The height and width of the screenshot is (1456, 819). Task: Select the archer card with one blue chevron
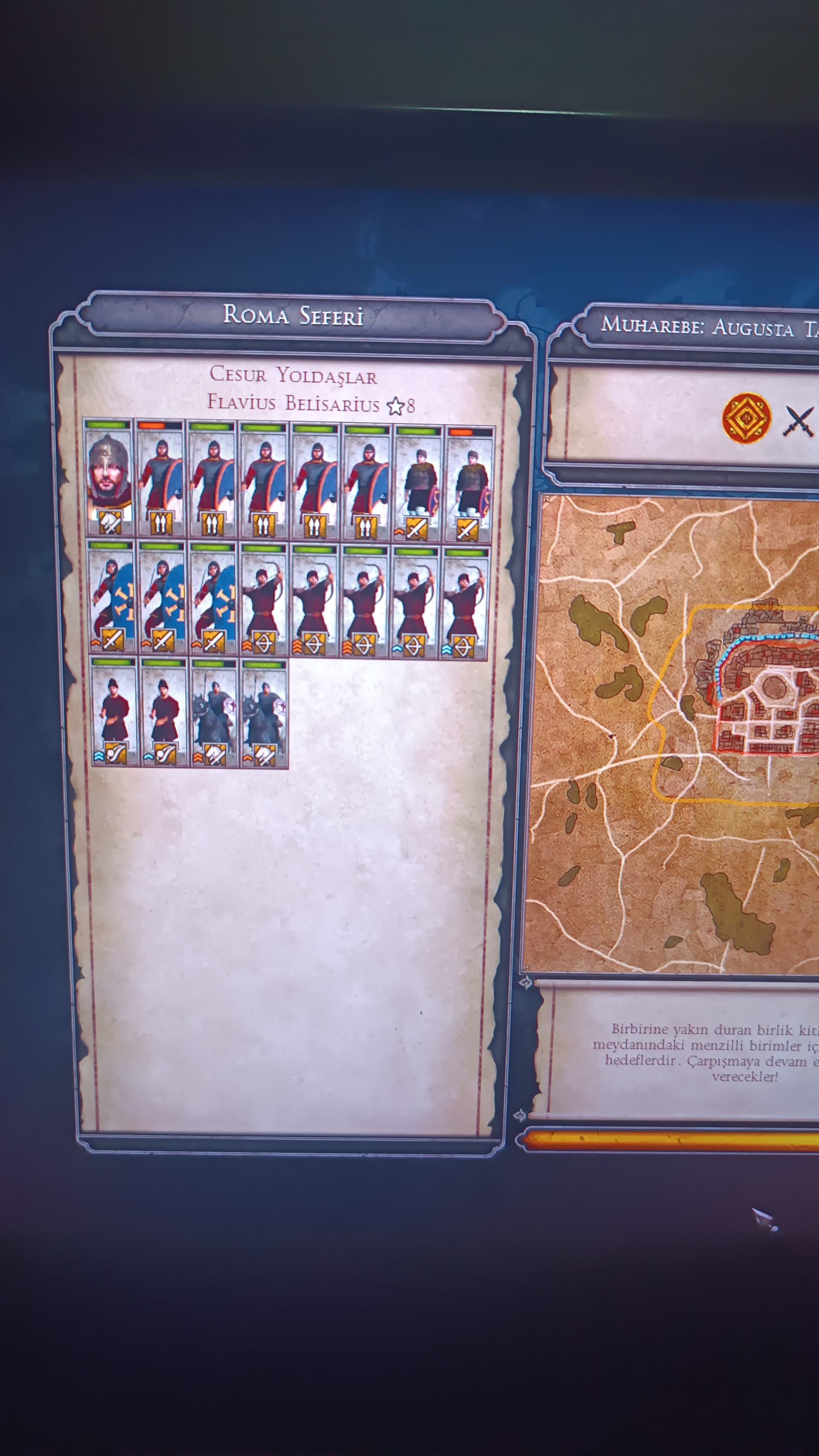pos(414,602)
